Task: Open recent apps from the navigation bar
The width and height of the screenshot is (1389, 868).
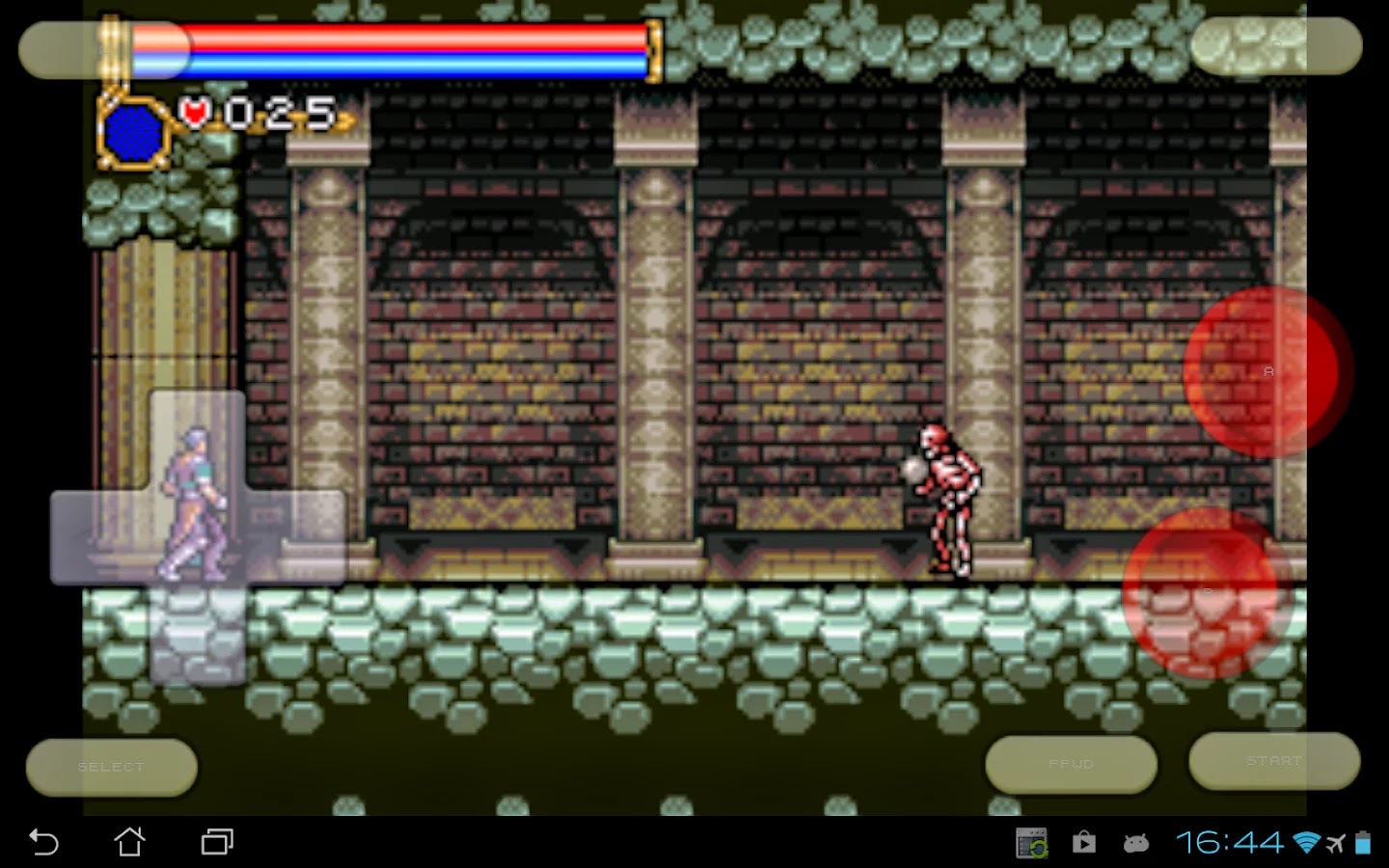Action: coord(217,842)
